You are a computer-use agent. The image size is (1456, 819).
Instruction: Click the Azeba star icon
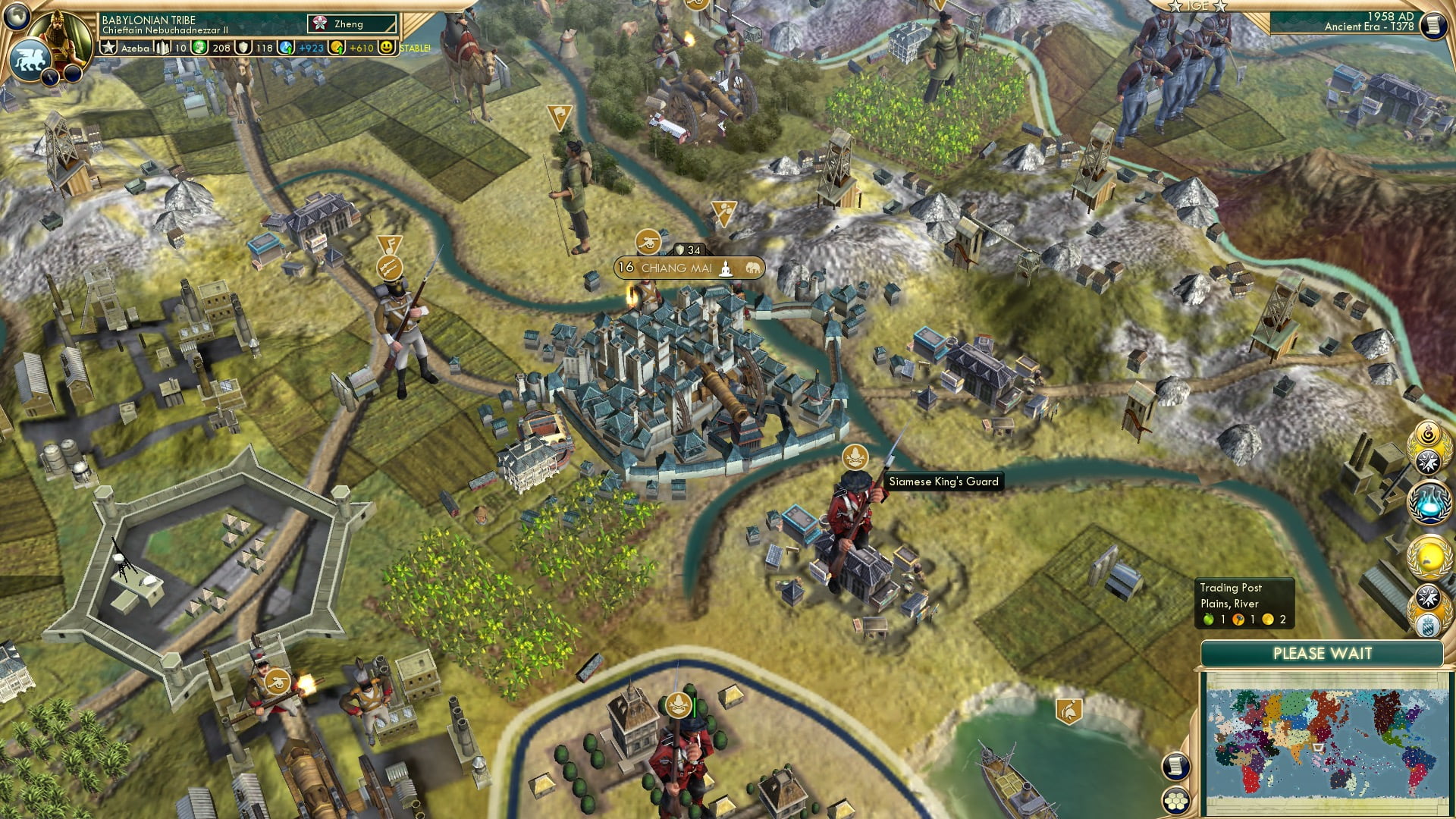(x=109, y=48)
